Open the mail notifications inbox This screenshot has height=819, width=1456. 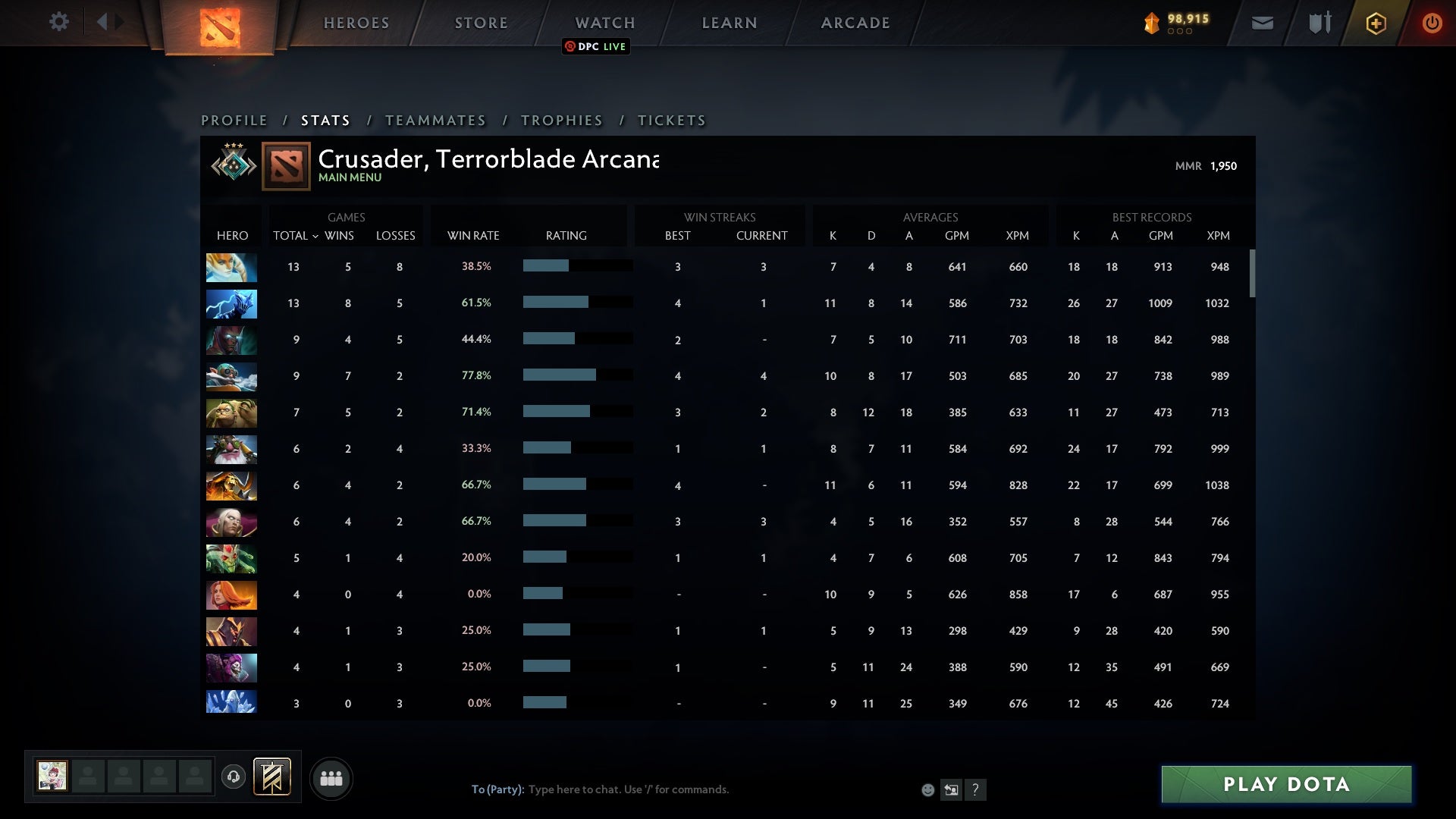tap(1263, 23)
